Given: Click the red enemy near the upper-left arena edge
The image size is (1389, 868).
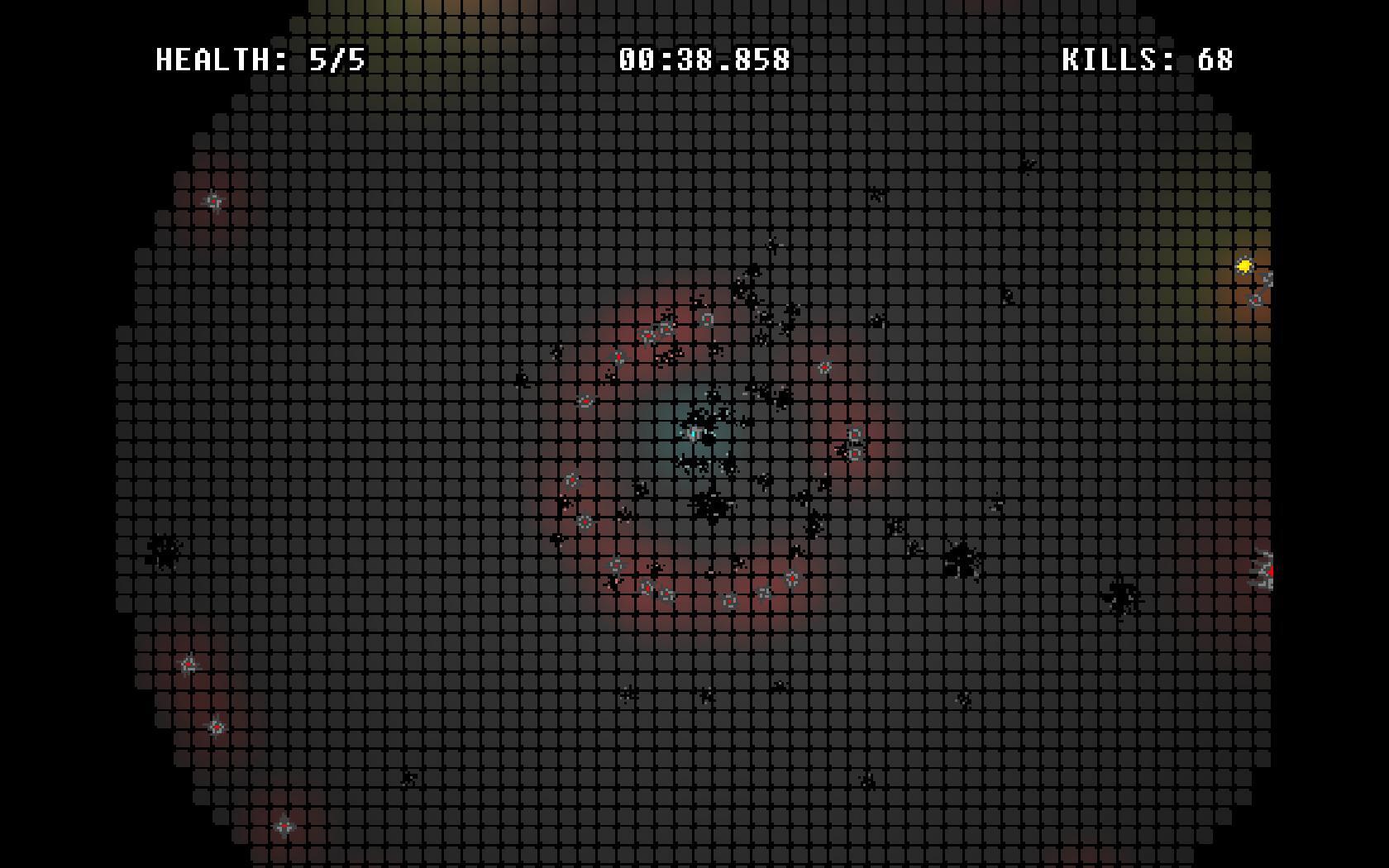Looking at the screenshot, I should [213, 199].
